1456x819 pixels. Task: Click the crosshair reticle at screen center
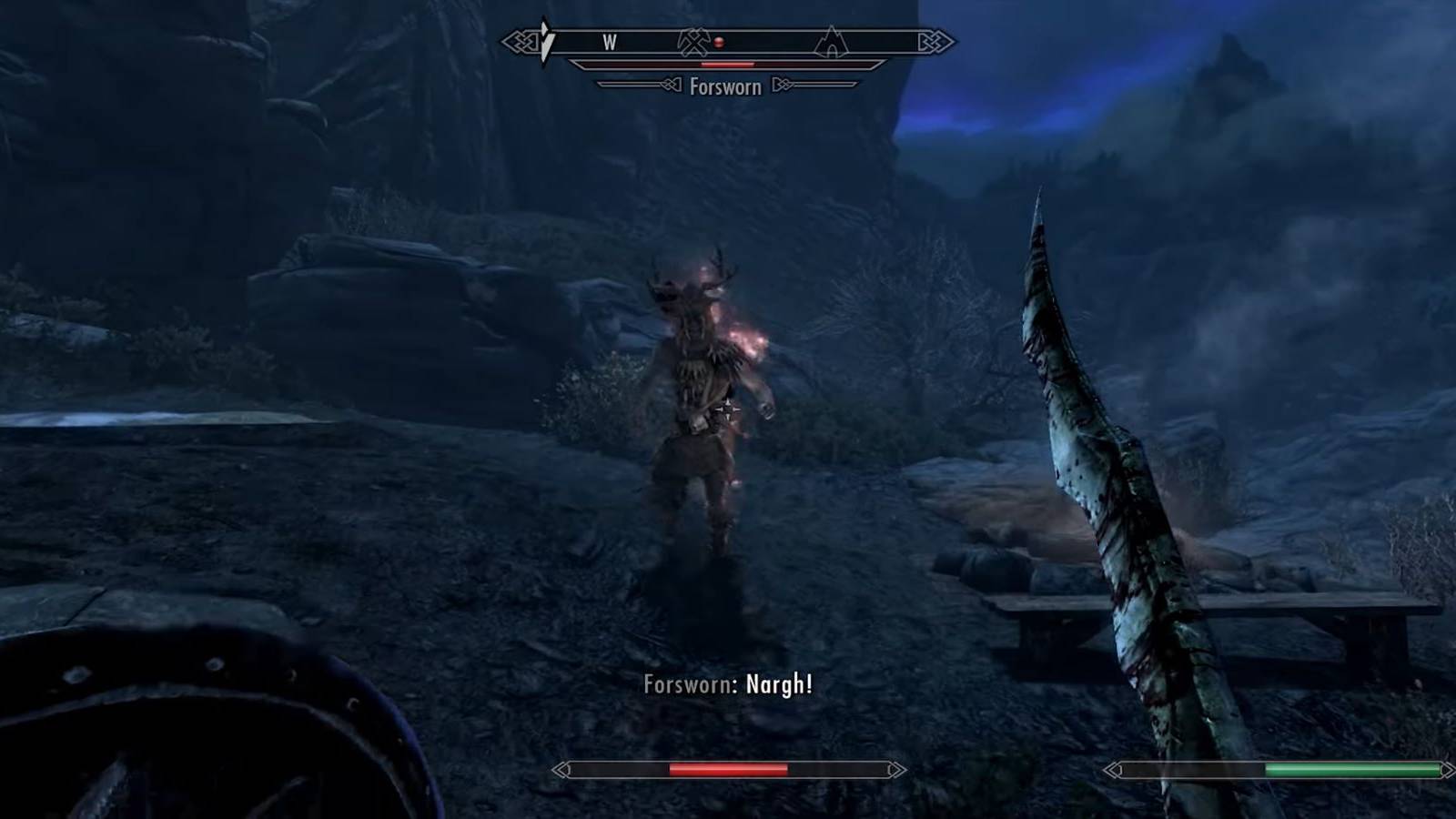pyautogui.click(x=728, y=409)
